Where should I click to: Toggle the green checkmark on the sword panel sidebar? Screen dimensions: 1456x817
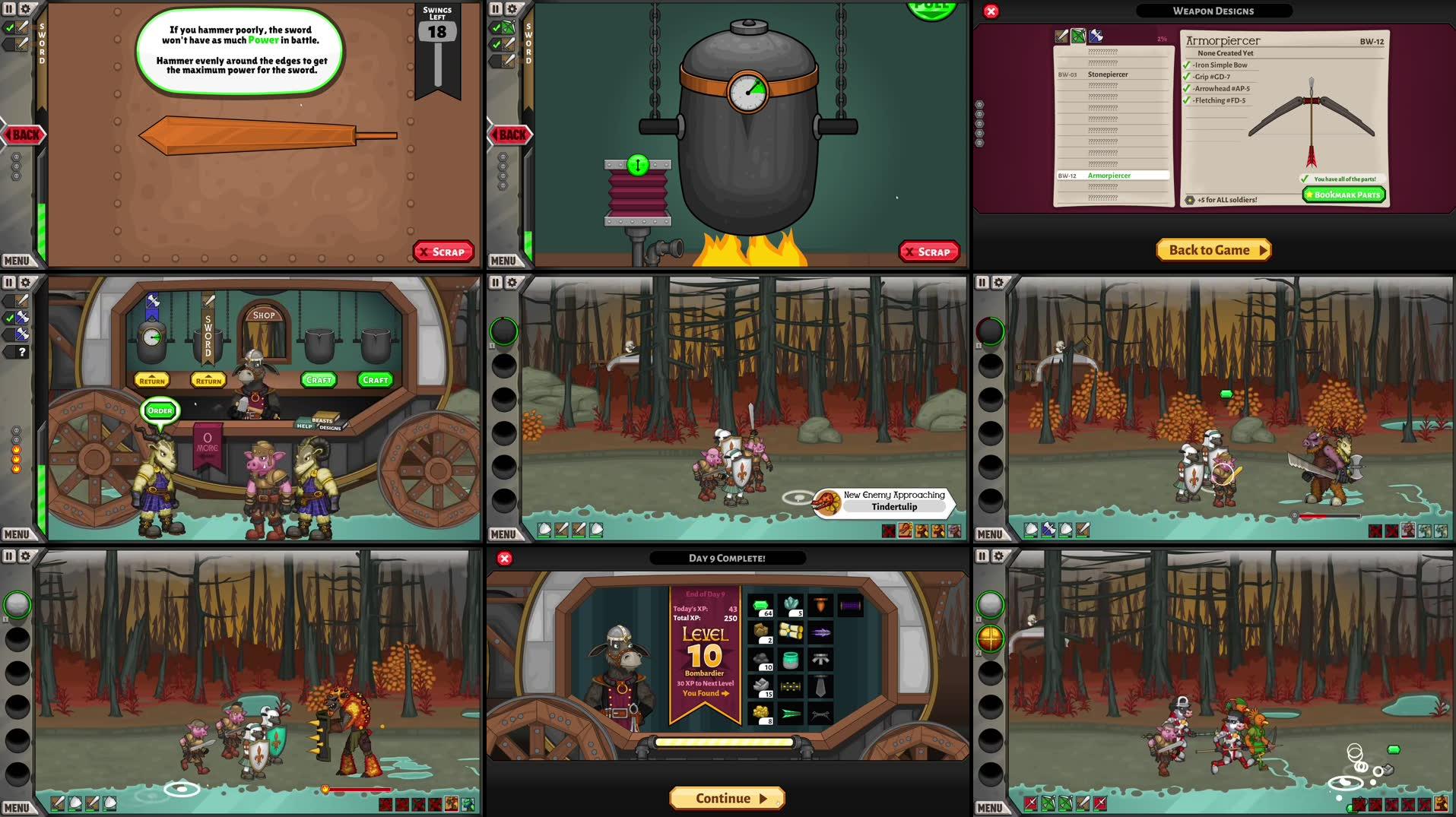(x=10, y=28)
